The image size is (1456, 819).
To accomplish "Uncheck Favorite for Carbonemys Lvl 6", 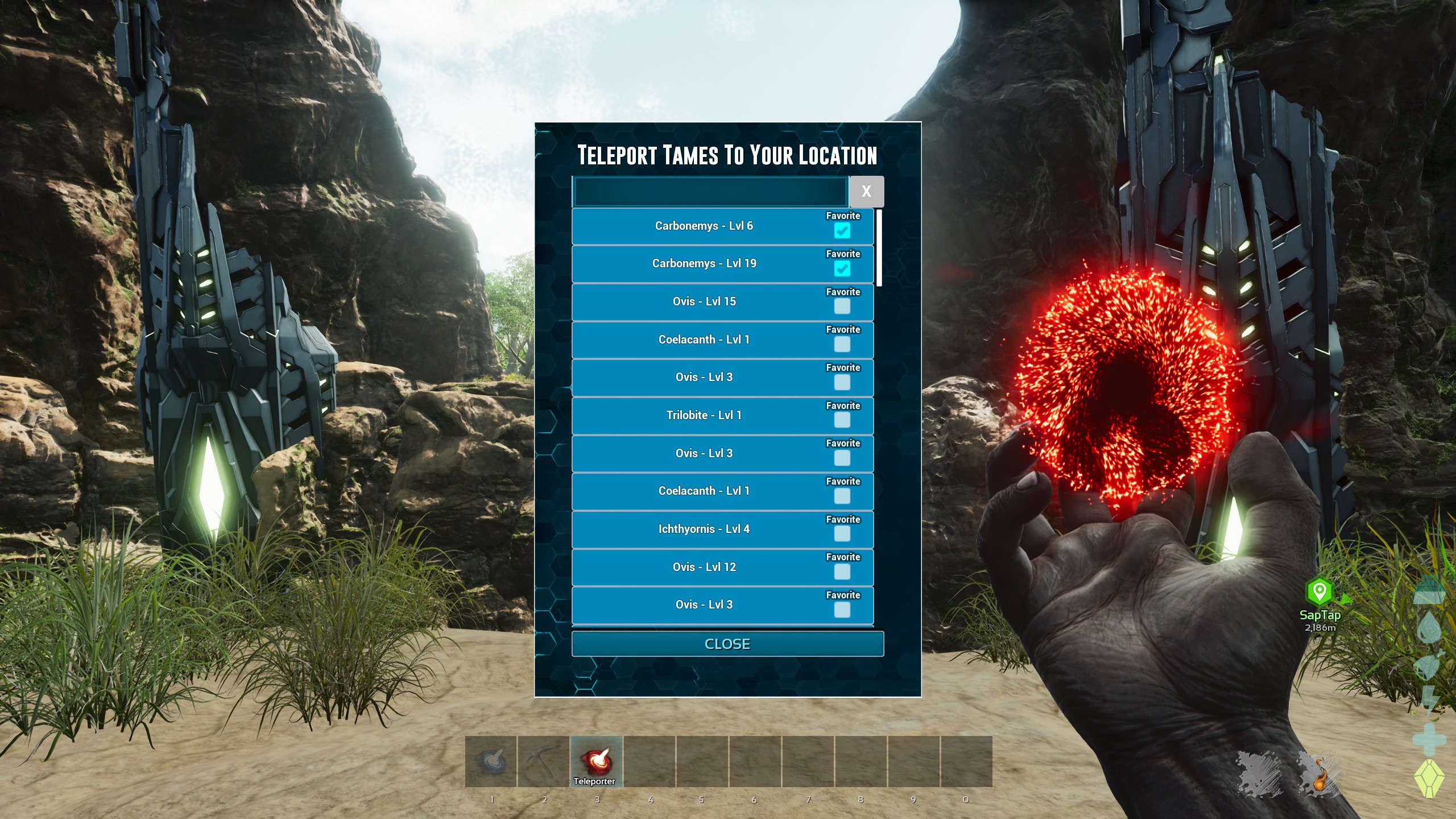I will (842, 231).
